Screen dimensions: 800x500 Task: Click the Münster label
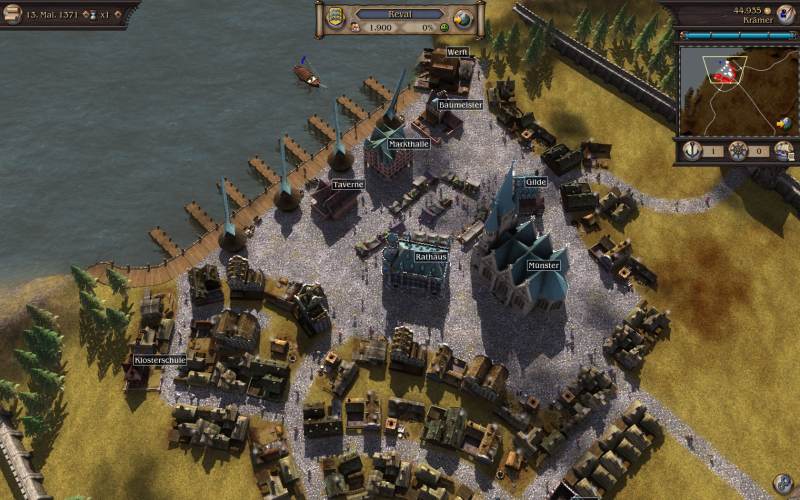(x=543, y=266)
